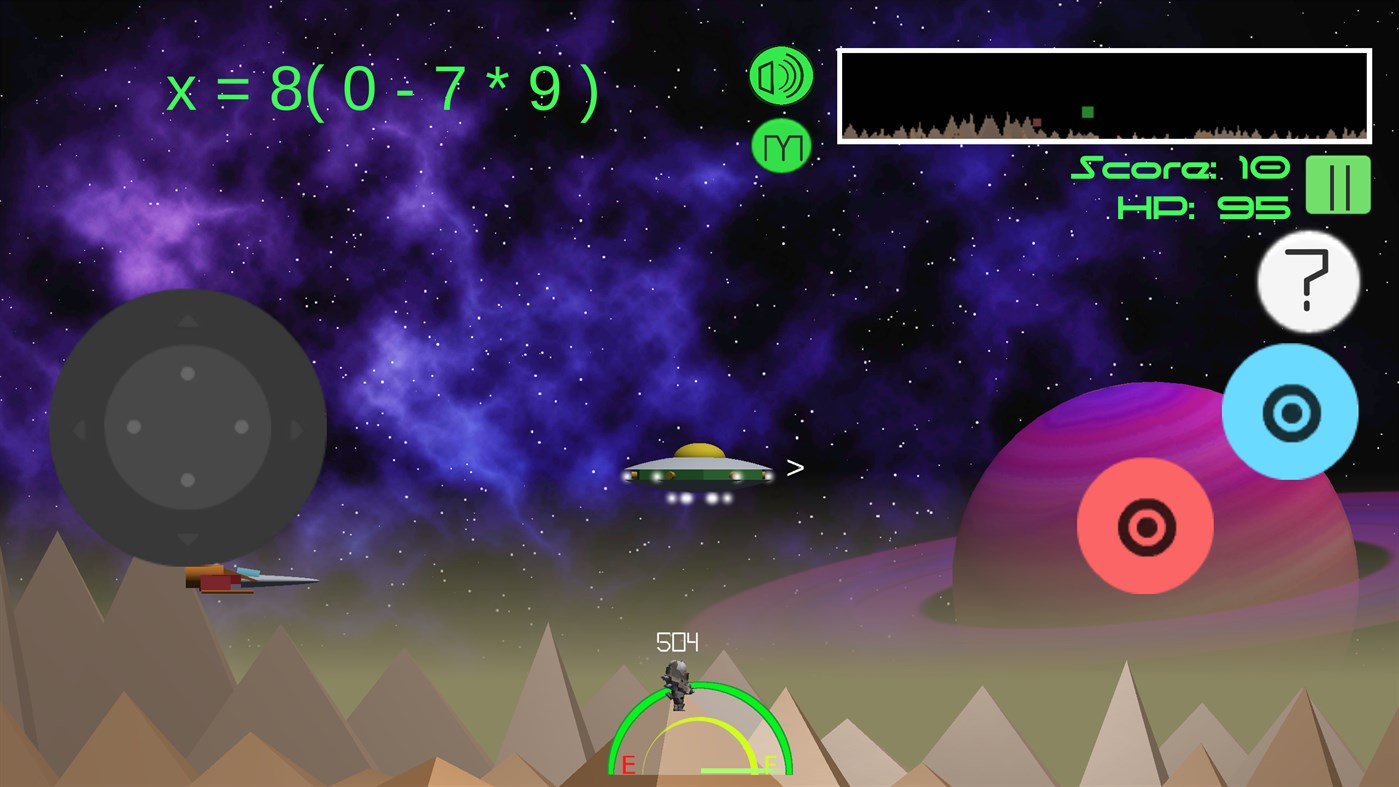This screenshot has height=787, width=1399.
Task: Open the question mark help button
Action: pos(1307,282)
